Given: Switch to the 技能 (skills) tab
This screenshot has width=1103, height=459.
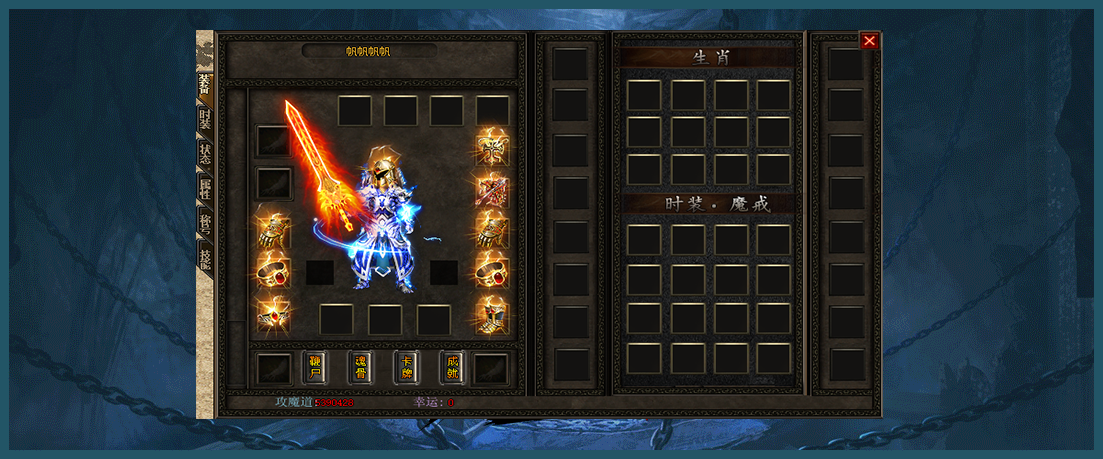Looking at the screenshot, I should 205,259.
